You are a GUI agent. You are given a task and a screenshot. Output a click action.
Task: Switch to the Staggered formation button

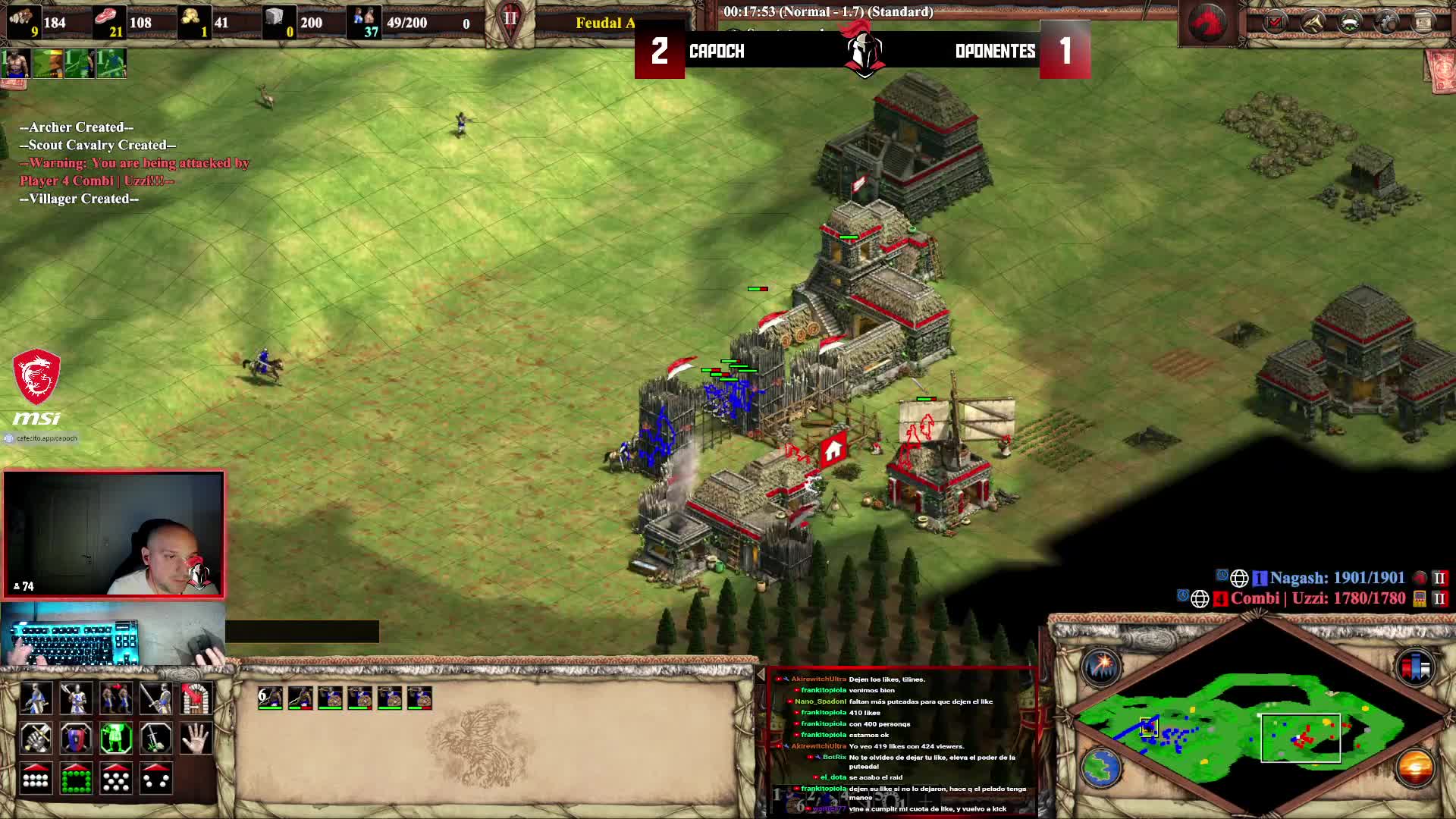point(116,778)
